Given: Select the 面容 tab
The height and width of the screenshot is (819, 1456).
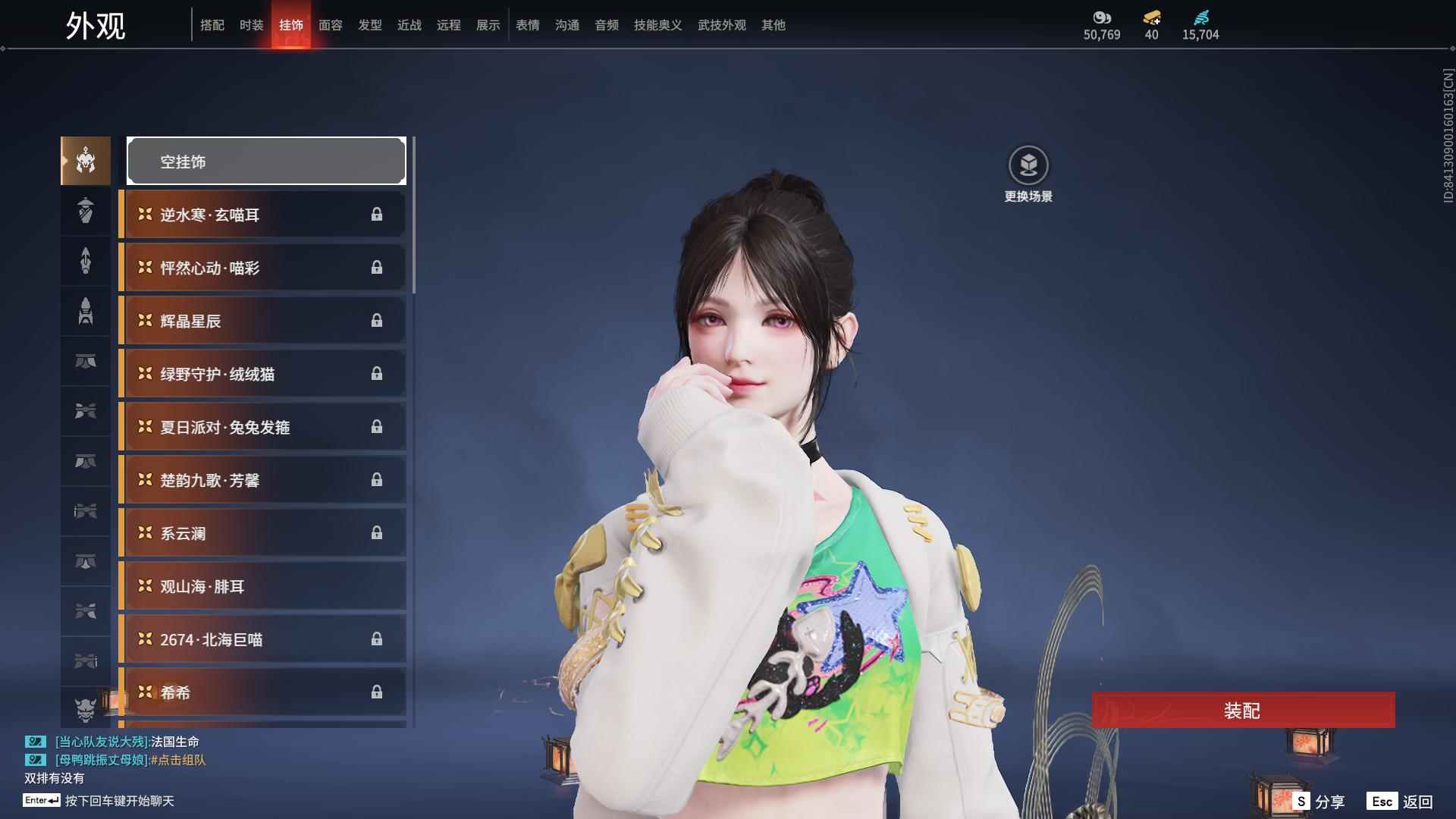Looking at the screenshot, I should [x=331, y=25].
